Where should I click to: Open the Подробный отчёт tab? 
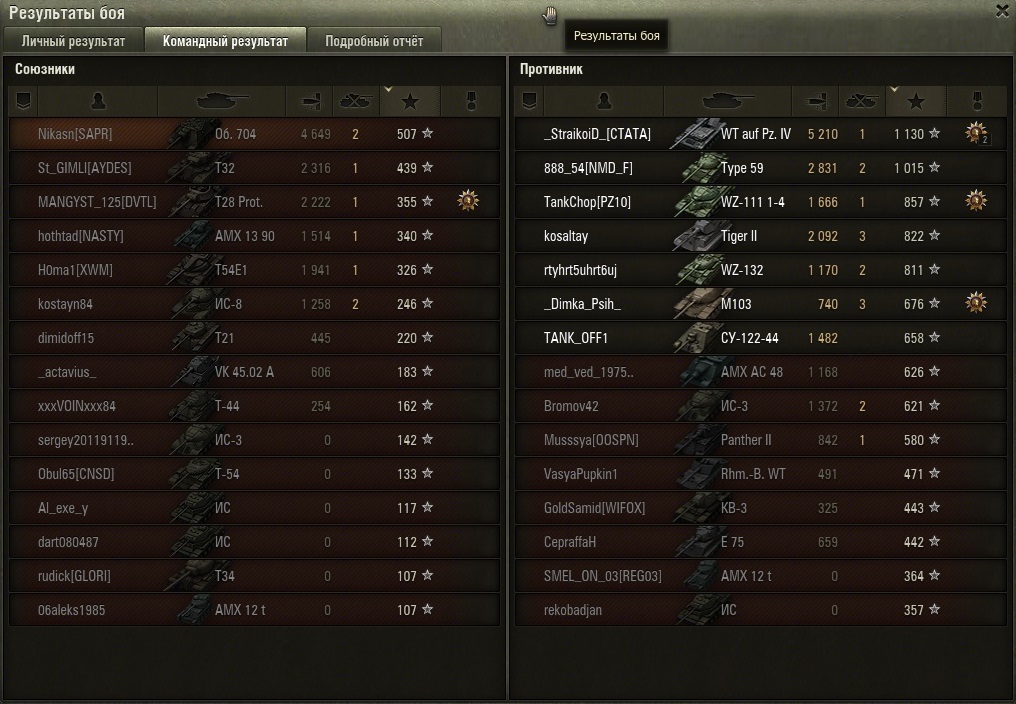click(374, 41)
